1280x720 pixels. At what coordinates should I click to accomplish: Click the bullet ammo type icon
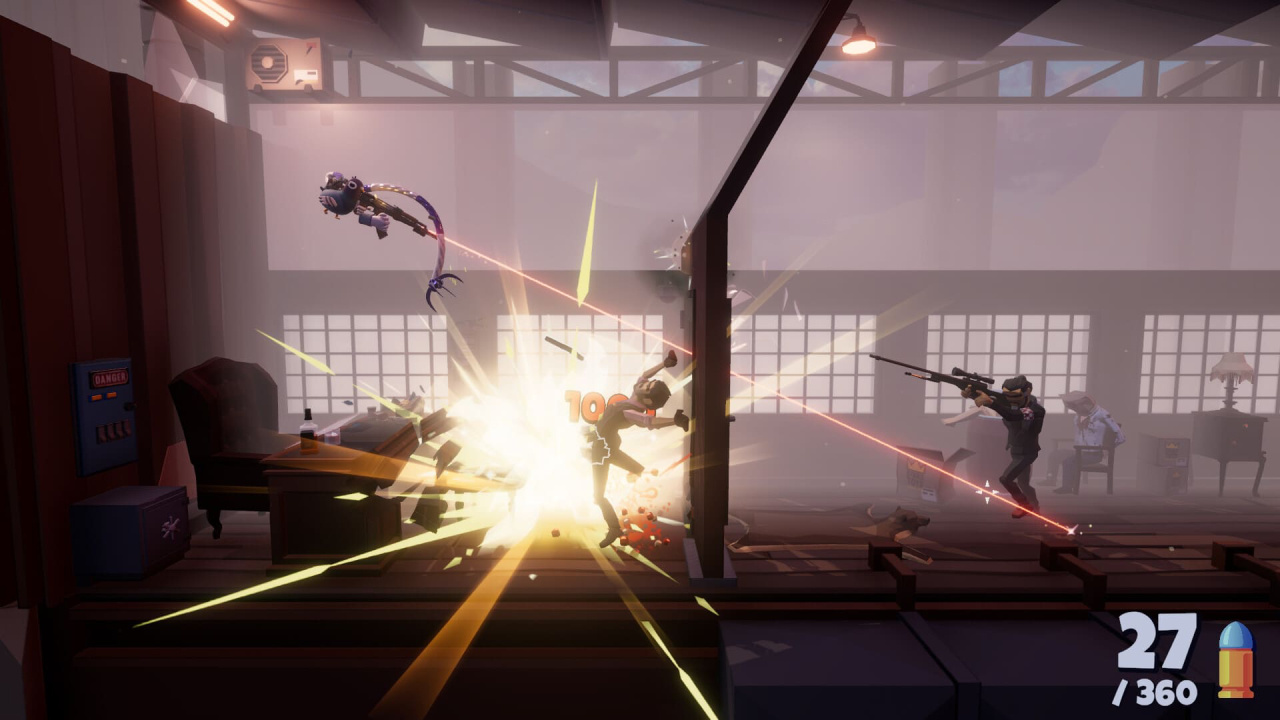coord(1236,659)
